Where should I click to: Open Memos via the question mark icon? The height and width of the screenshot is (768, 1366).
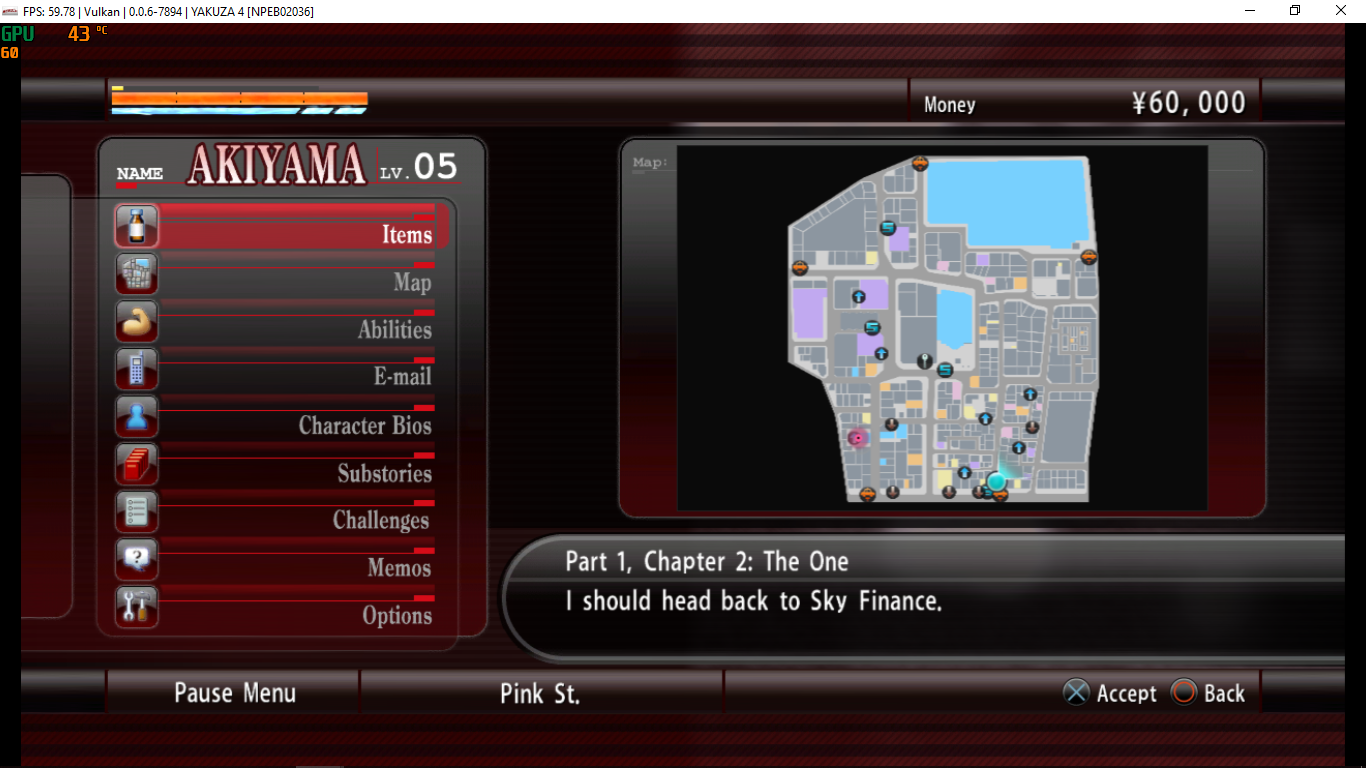tap(136, 558)
